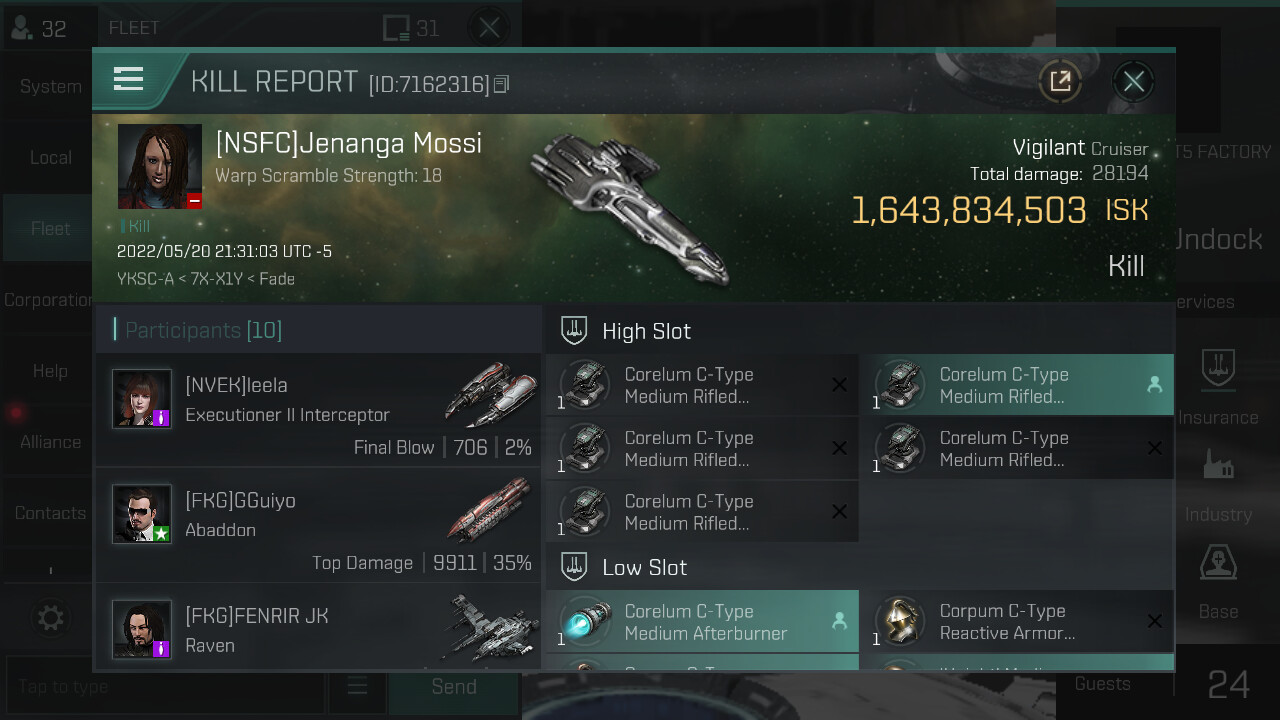1280x720 pixels.
Task: Select participant GGuiyo with the Abaddon
Action: 318,525
